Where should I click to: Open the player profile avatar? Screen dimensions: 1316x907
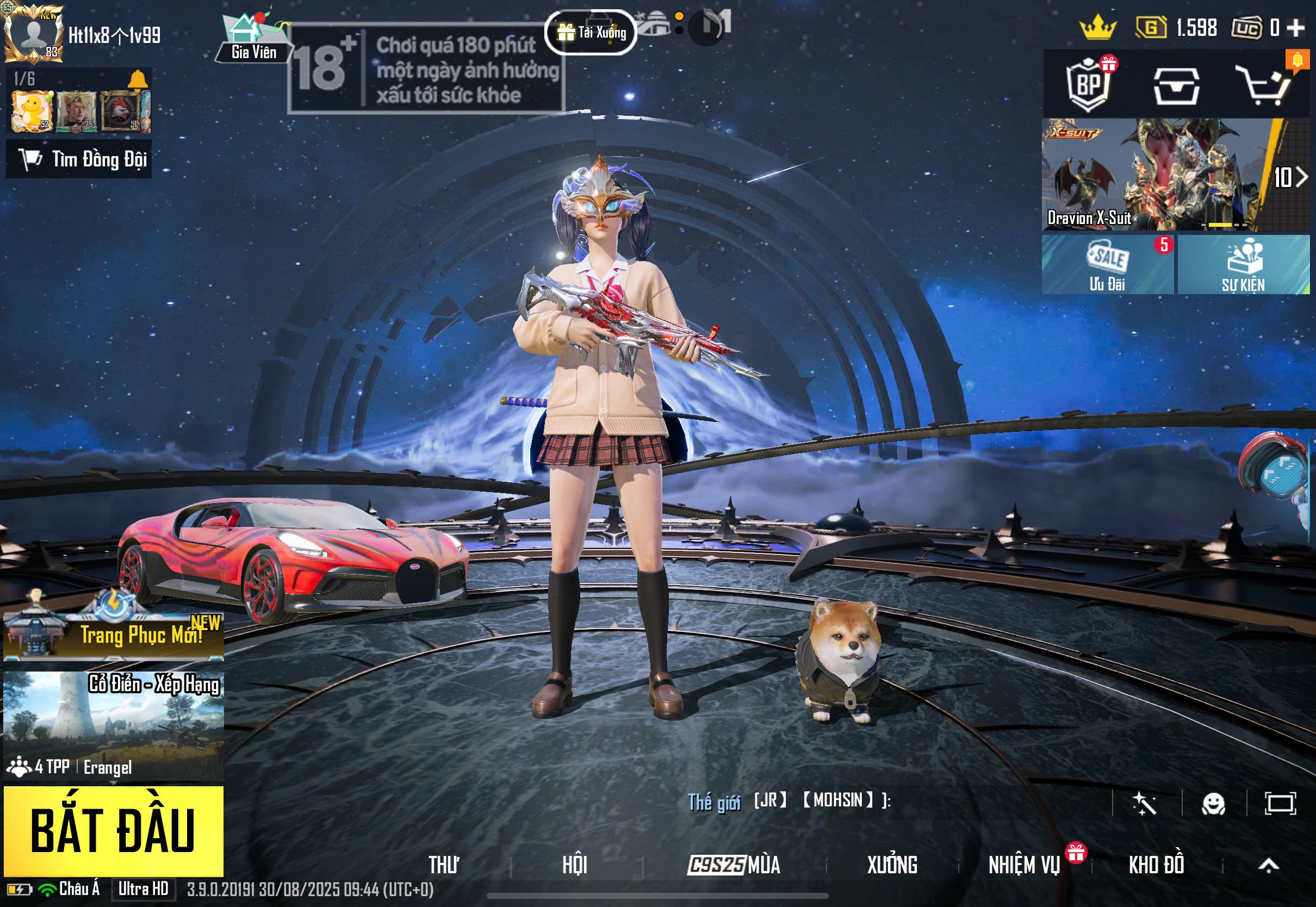[x=33, y=33]
